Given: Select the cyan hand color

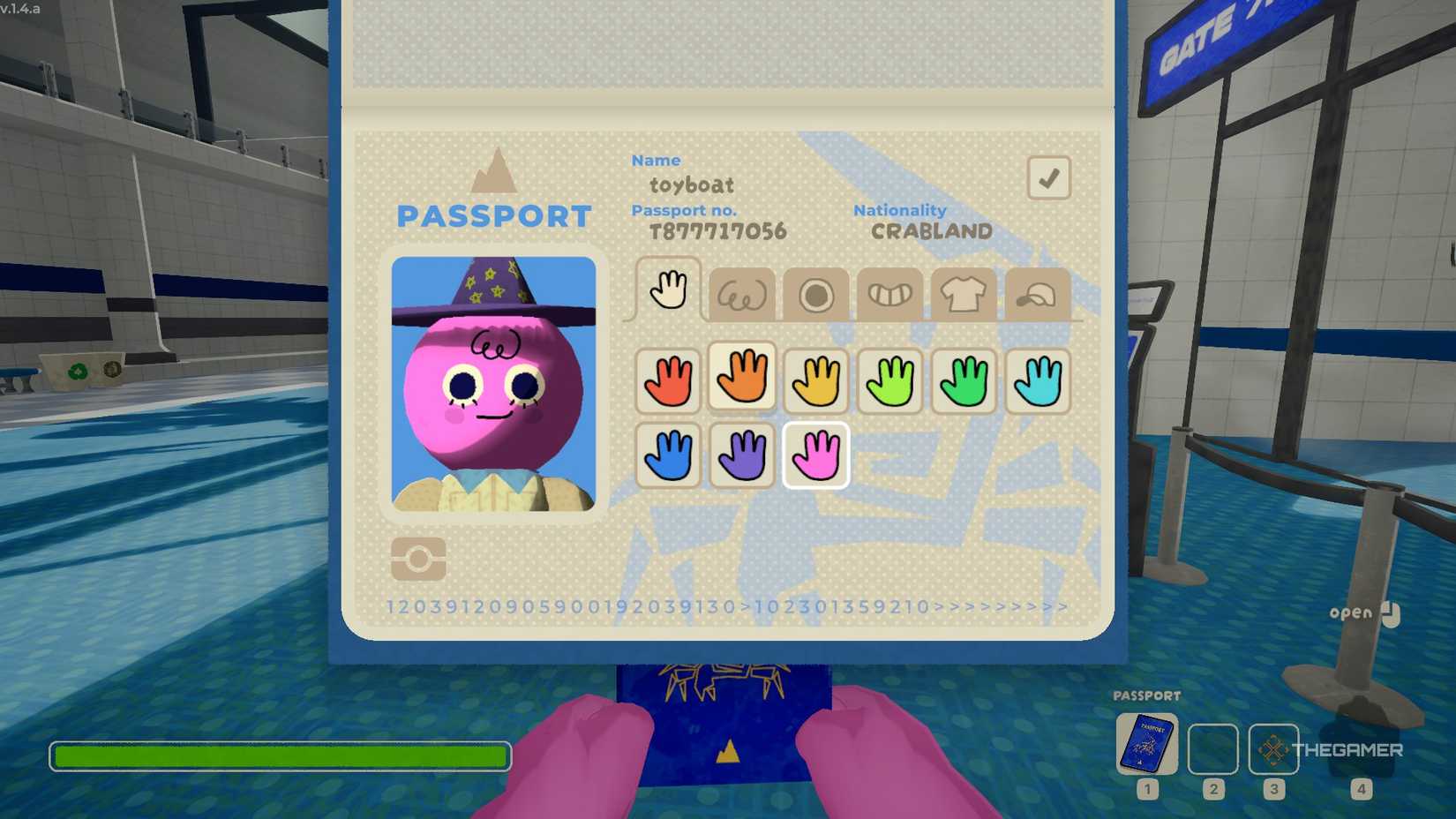Looking at the screenshot, I should (x=1038, y=380).
